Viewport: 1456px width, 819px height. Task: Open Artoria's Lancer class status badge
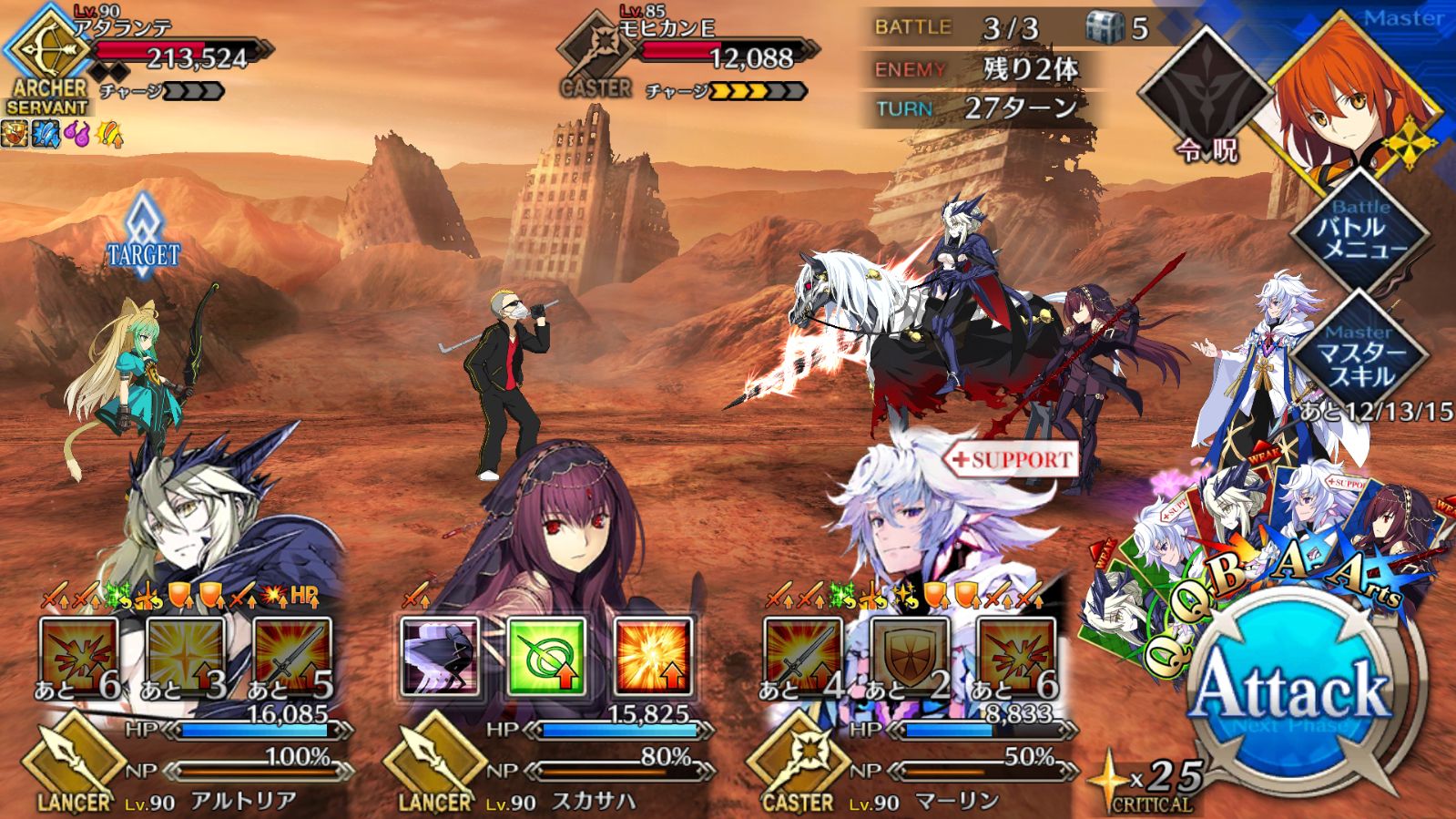point(73,767)
